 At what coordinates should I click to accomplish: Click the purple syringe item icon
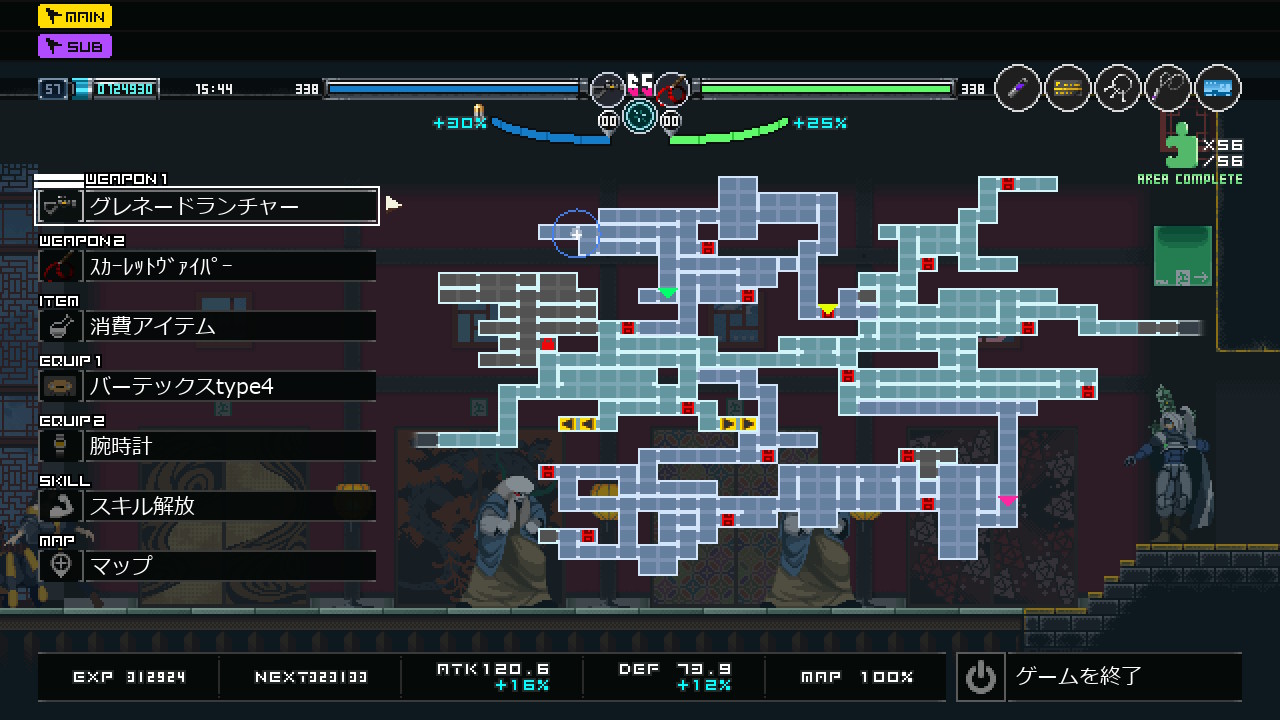1018,88
